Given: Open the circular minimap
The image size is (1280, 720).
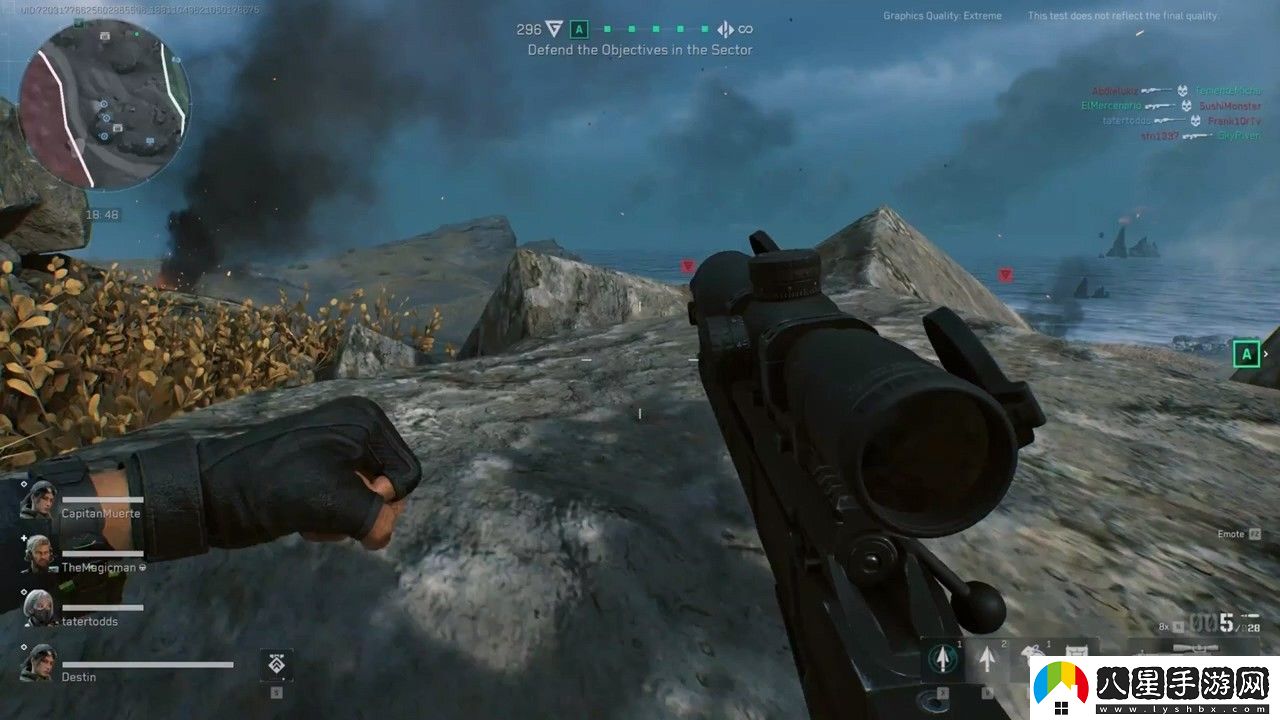Looking at the screenshot, I should 104,105.
